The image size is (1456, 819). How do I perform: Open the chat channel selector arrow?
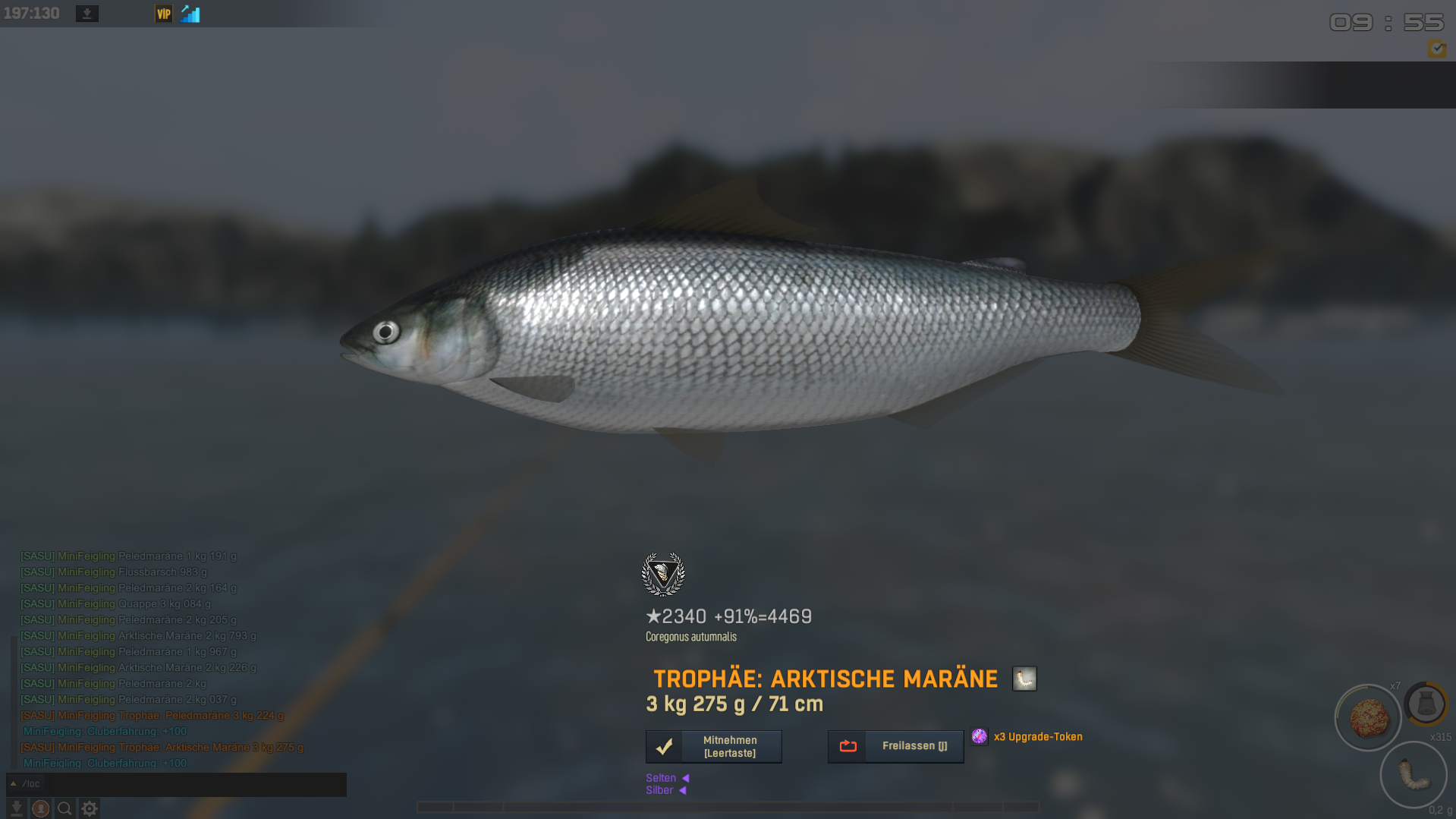(x=13, y=784)
